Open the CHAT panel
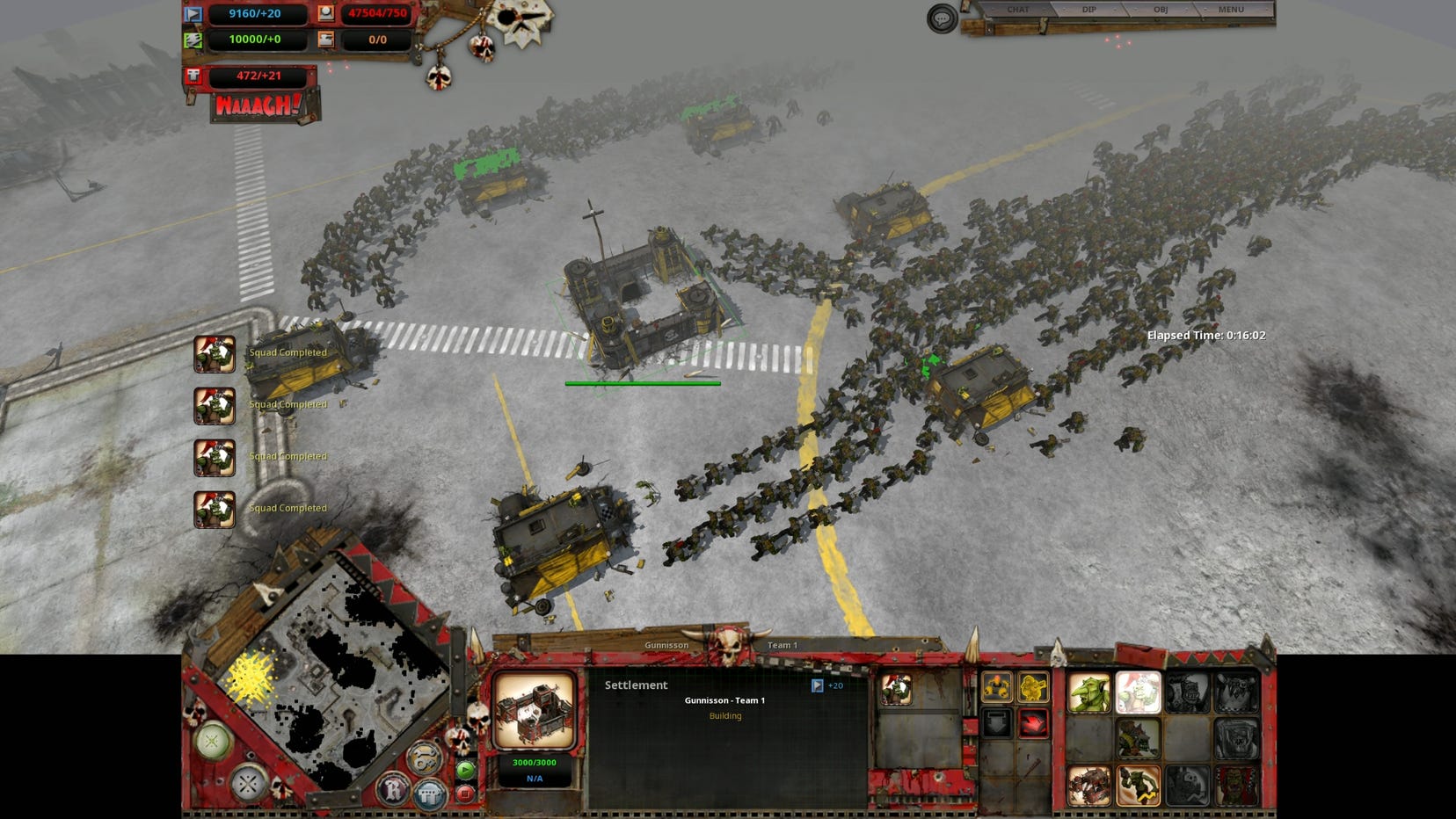 [x=1017, y=10]
